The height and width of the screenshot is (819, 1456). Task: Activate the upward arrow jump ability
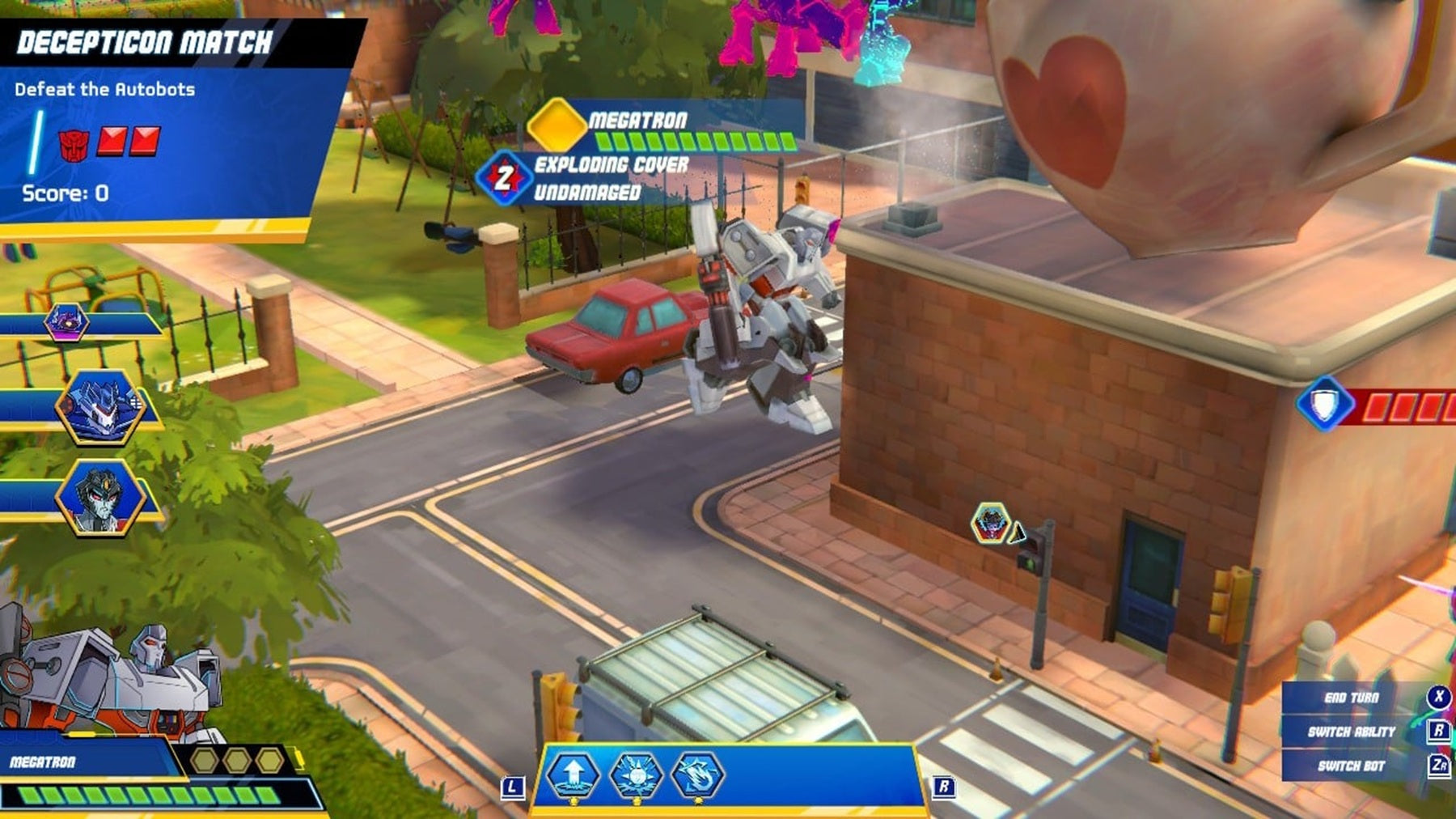tap(573, 774)
